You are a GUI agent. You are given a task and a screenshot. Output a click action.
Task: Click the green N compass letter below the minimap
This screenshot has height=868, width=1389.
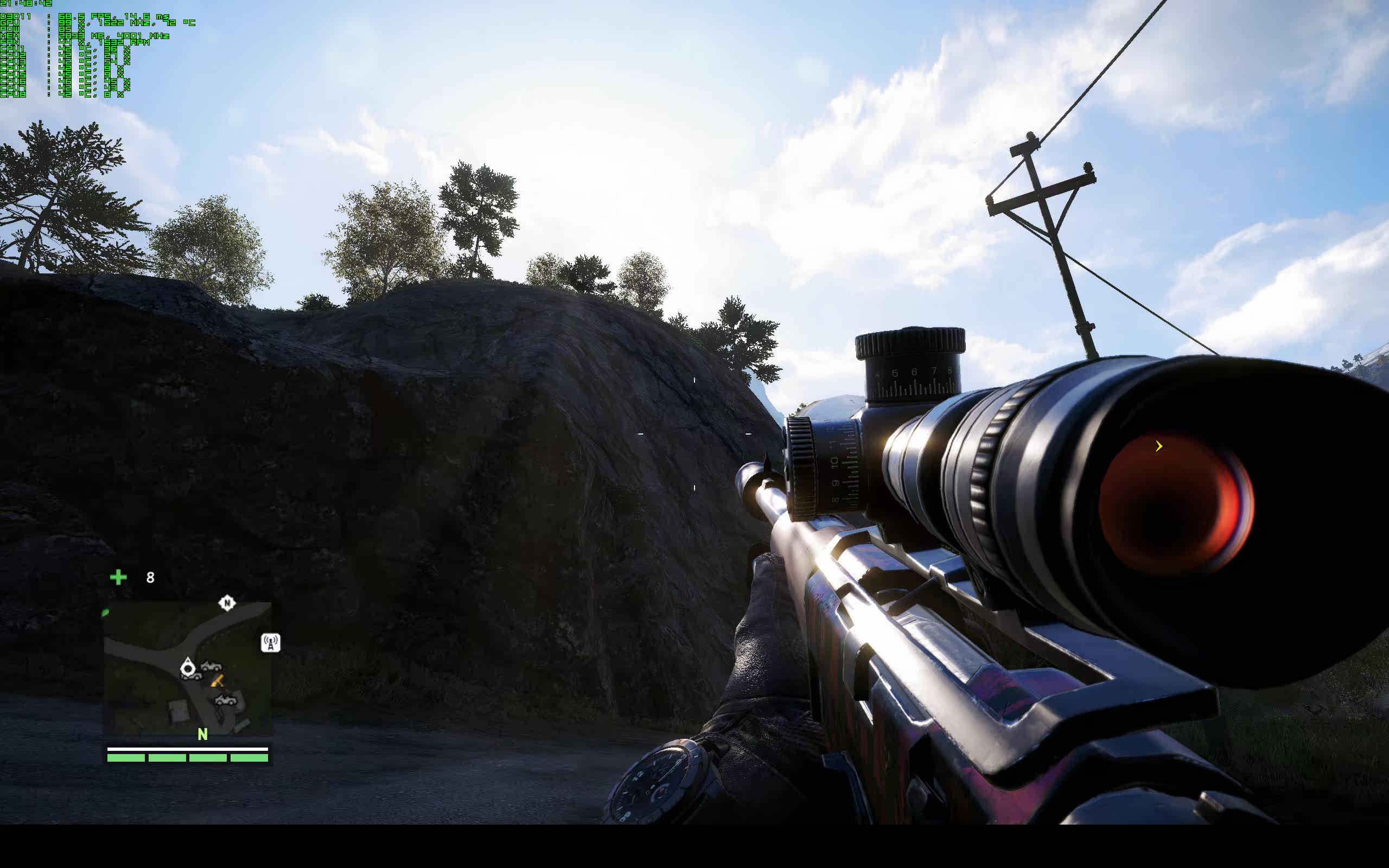(202, 734)
